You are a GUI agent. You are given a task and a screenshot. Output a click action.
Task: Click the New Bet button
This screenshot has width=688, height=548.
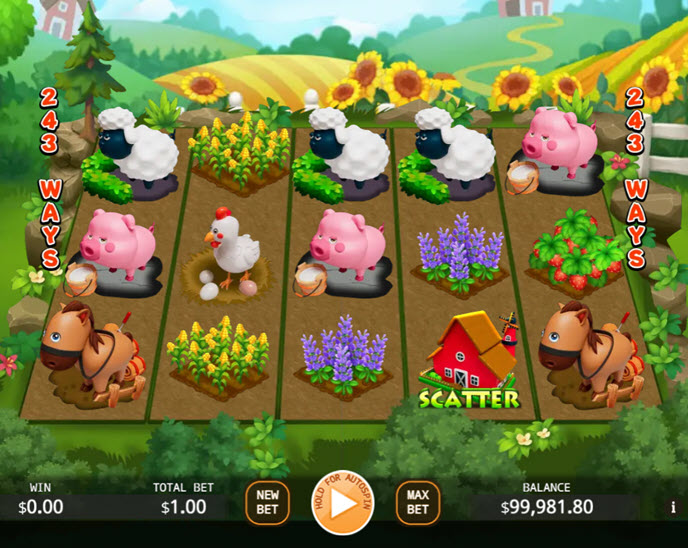(x=267, y=502)
